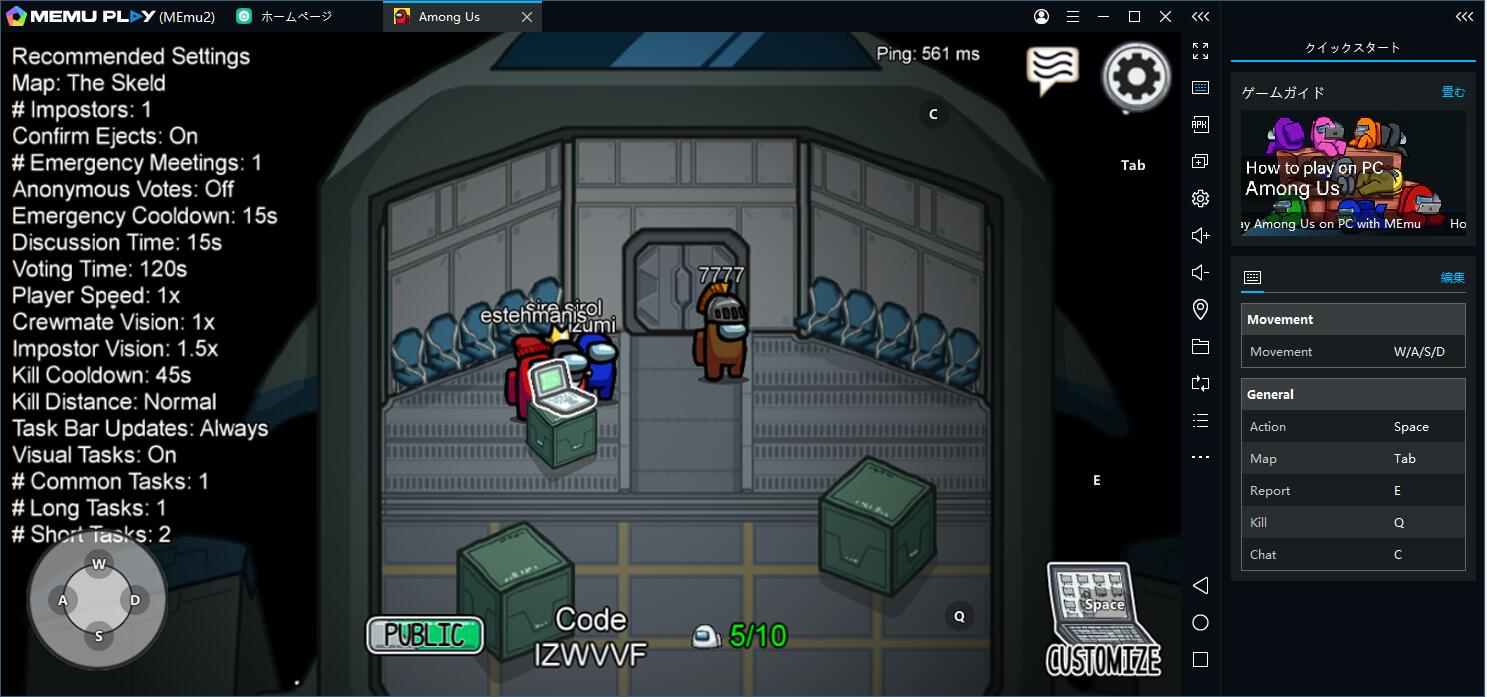This screenshot has height=697, width=1487.
Task: Open the gear settings menu
Action: (x=1136, y=76)
